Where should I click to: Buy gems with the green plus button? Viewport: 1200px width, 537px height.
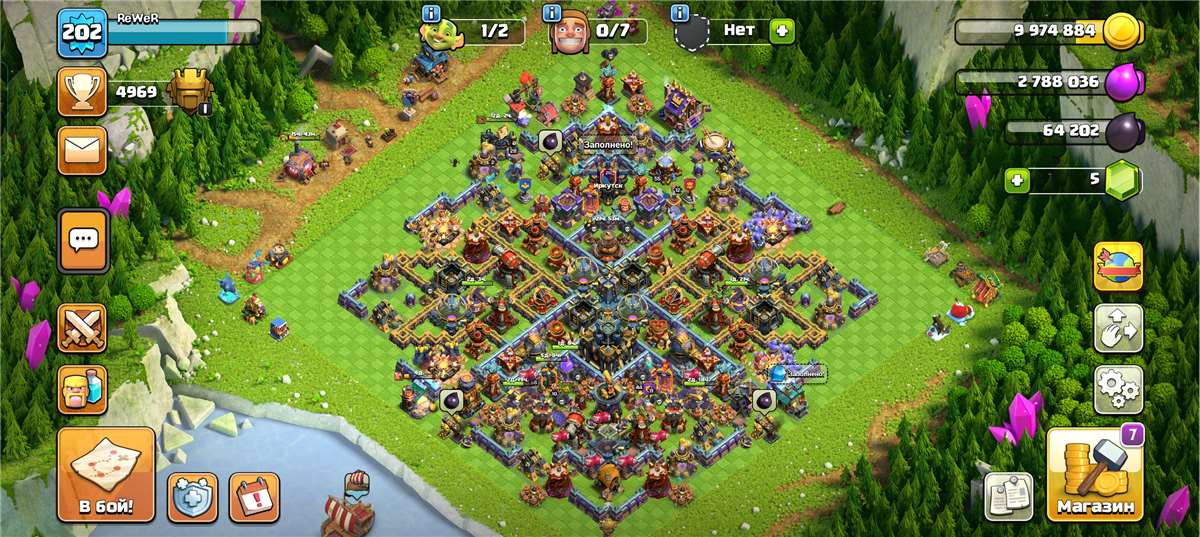click(1019, 181)
